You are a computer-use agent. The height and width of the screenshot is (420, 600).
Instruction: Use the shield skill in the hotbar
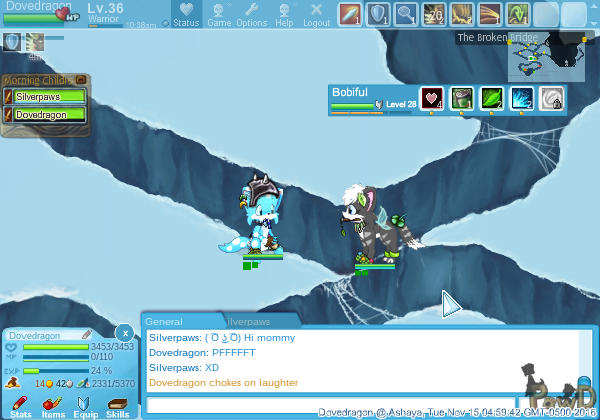(x=378, y=14)
